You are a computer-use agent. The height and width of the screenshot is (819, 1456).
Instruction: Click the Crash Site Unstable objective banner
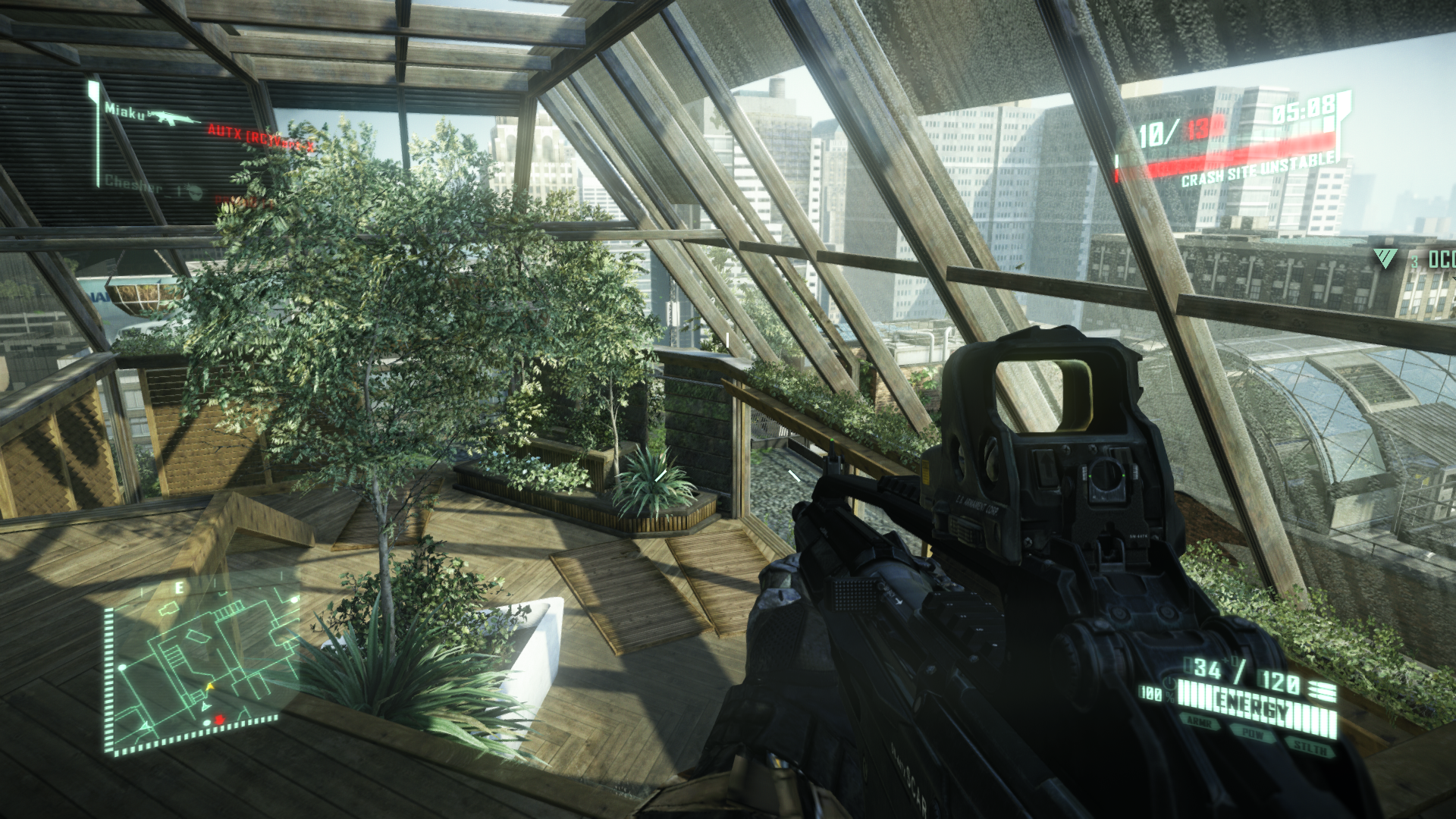pos(1259,169)
